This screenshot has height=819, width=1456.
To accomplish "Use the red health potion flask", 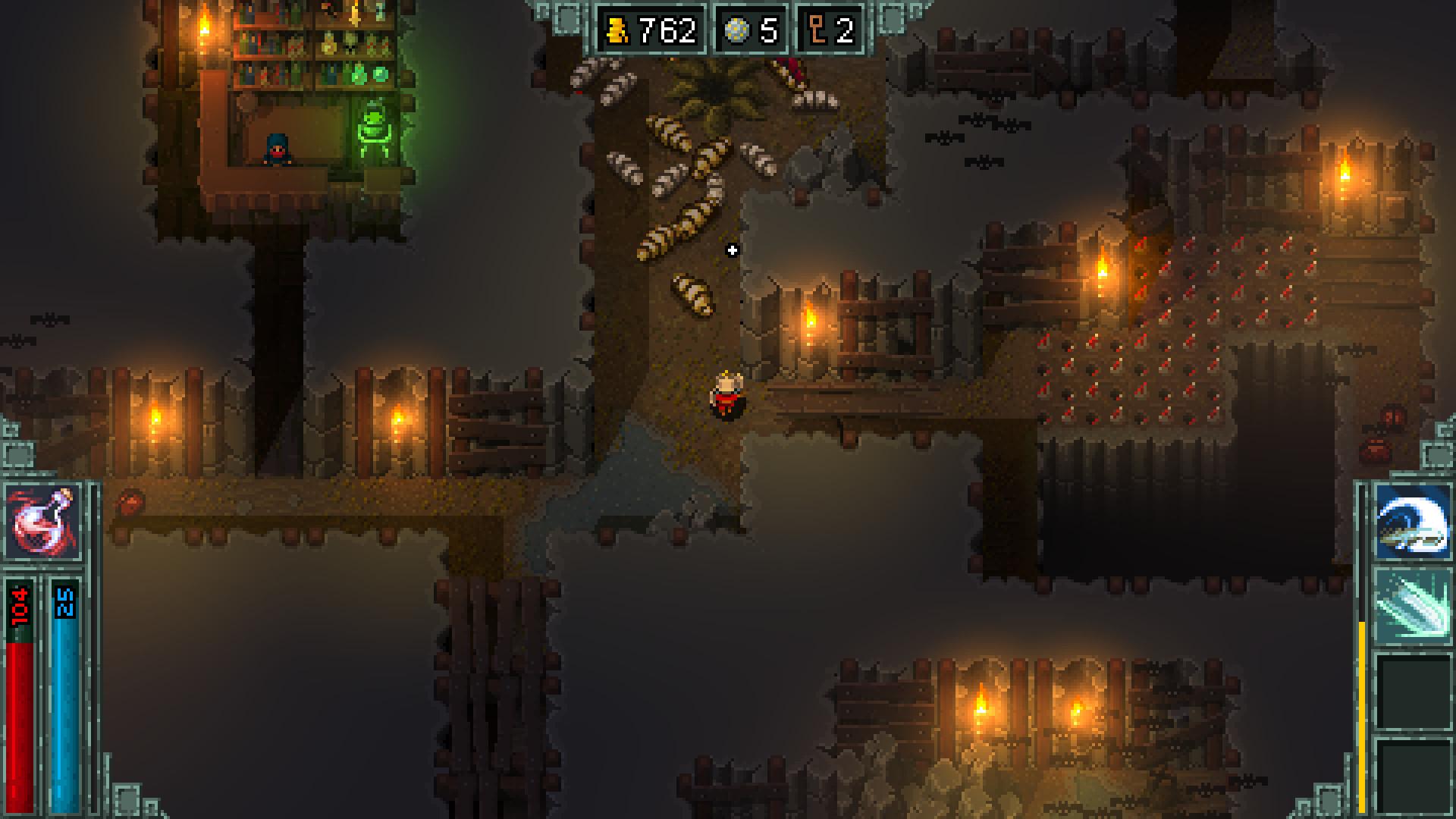I will coord(44,521).
